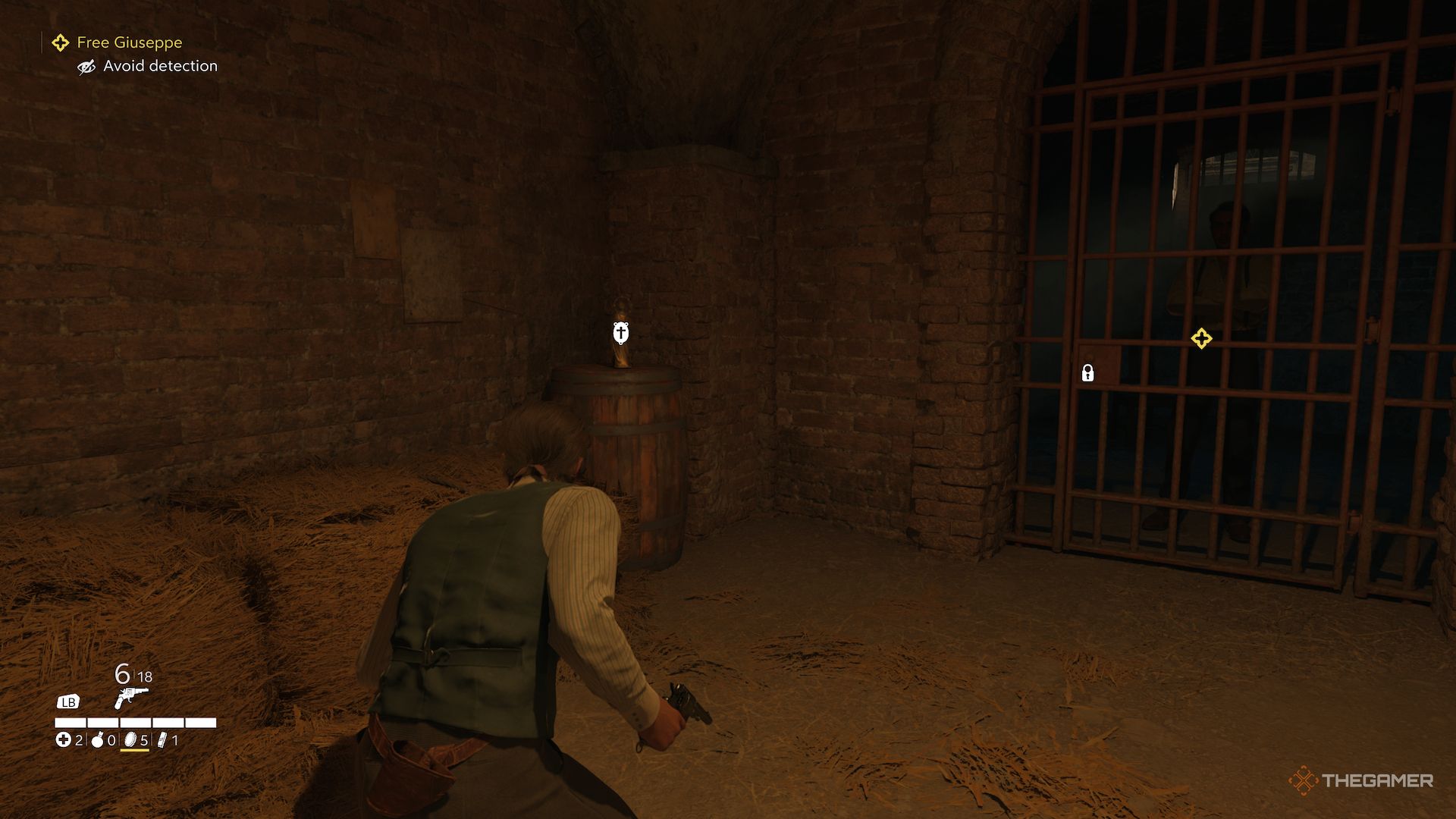Click the medkit cross icon in the HUD
This screenshot has width=1456, height=819.
click(64, 741)
